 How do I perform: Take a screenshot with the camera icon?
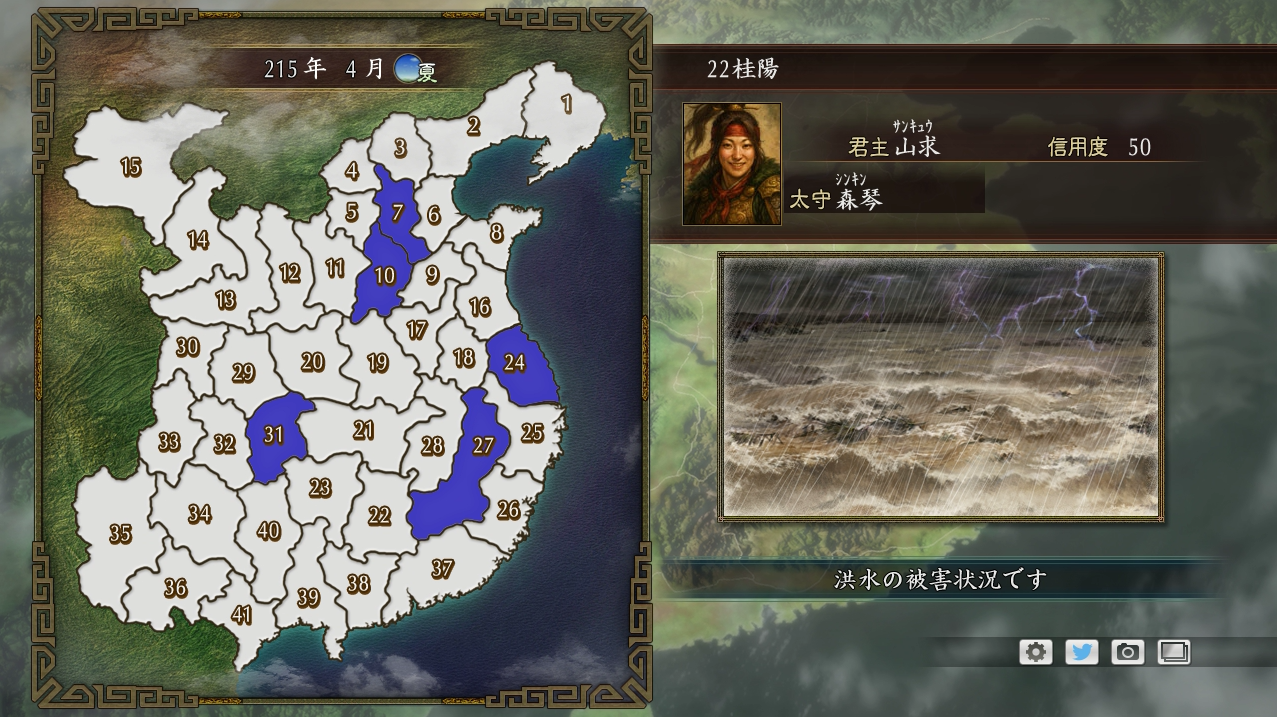pos(1127,652)
